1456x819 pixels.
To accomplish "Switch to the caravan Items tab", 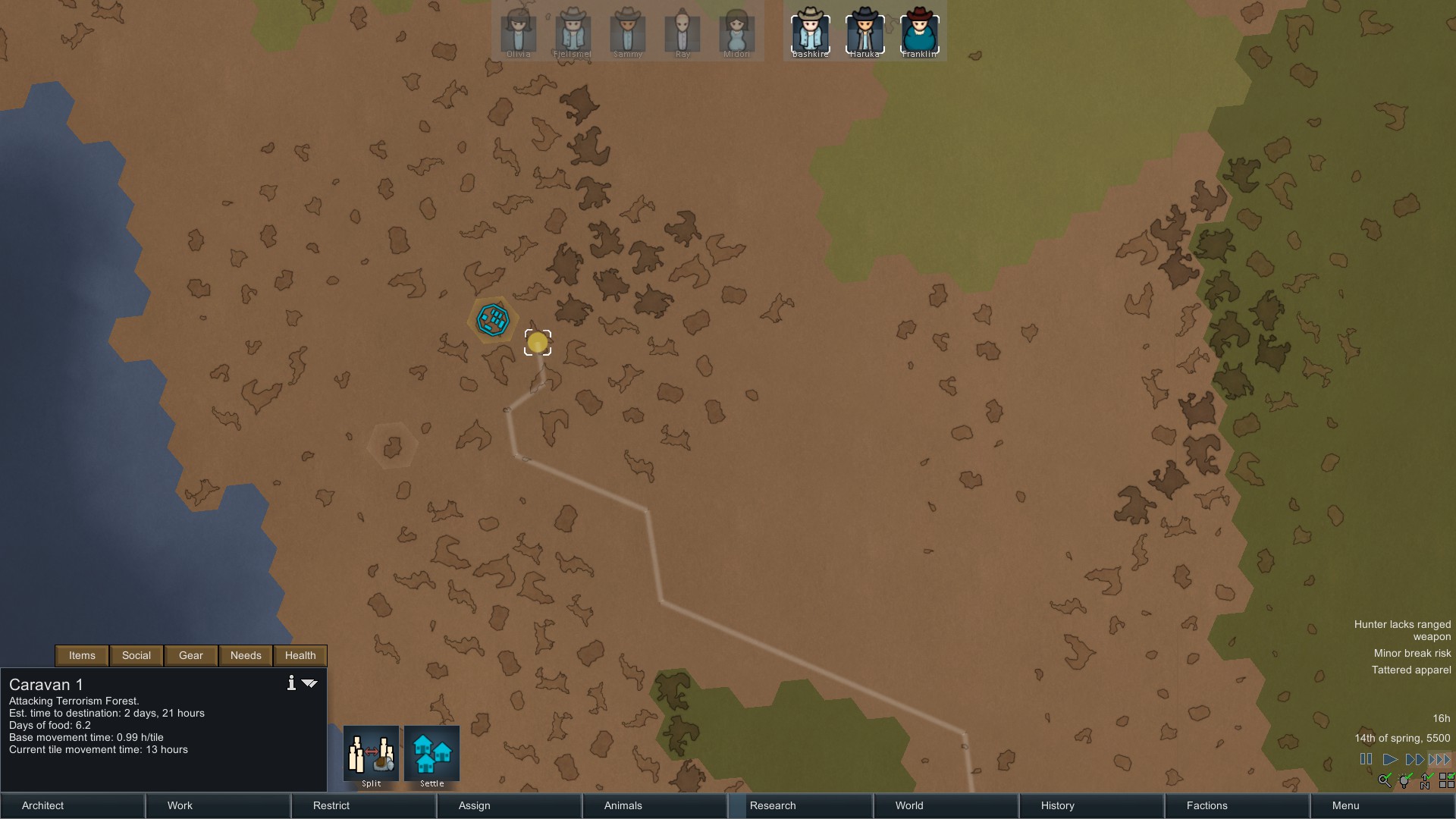I will pos(82,655).
